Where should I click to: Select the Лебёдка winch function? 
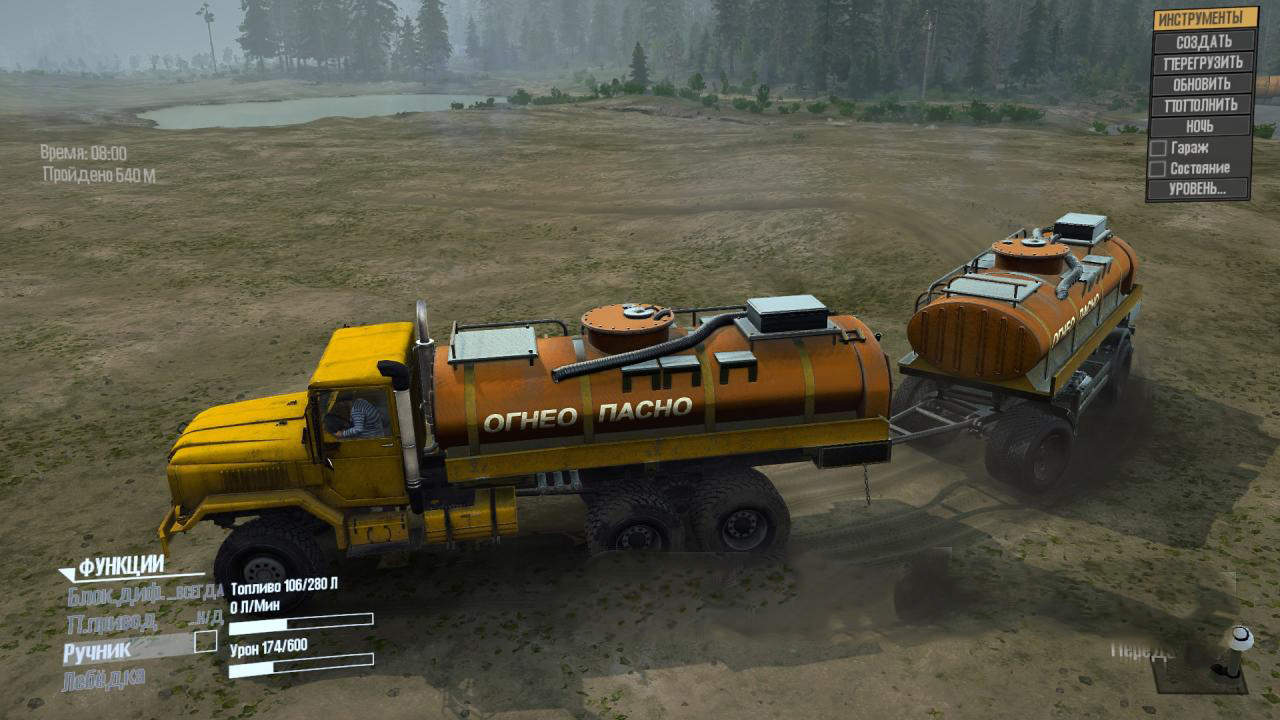pyautogui.click(x=104, y=680)
